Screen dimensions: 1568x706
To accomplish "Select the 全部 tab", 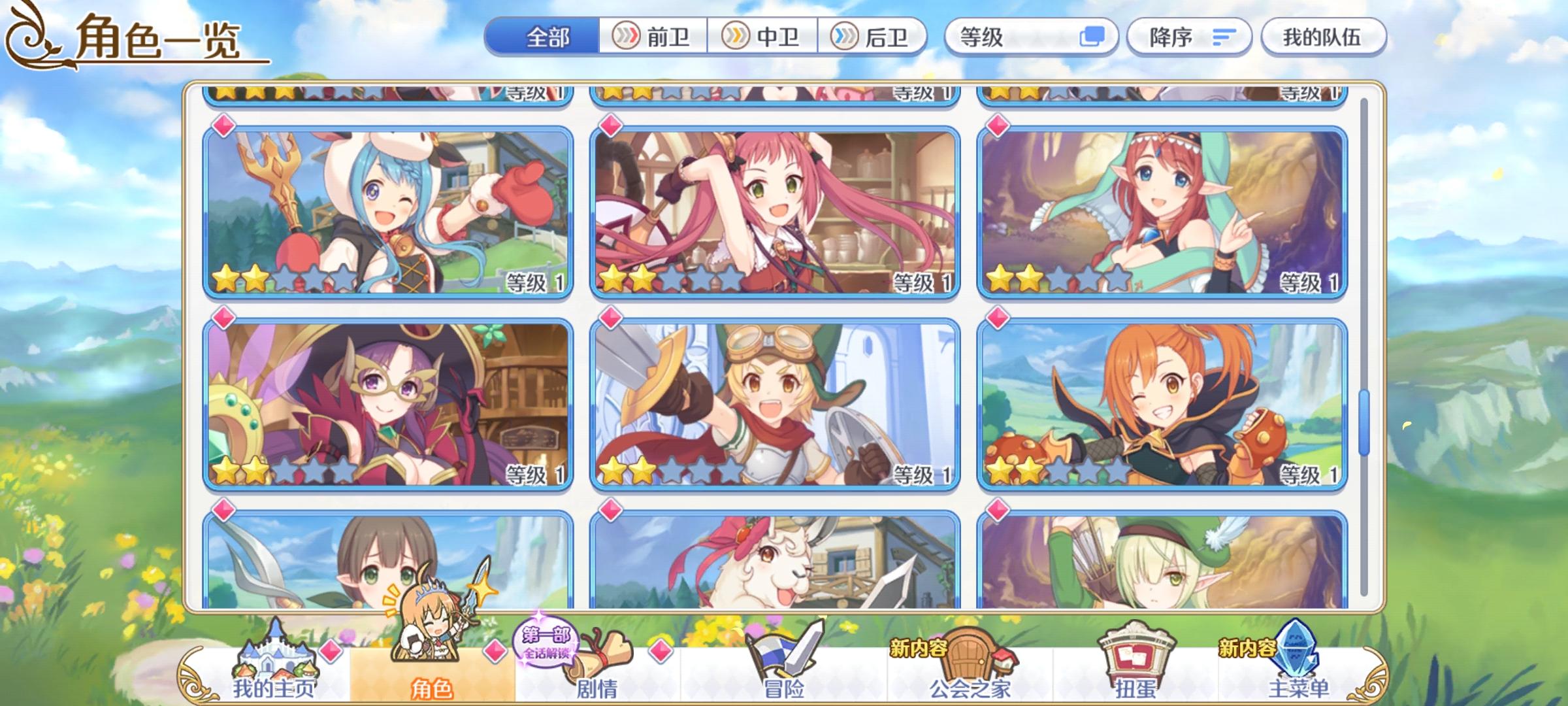I will click(547, 37).
